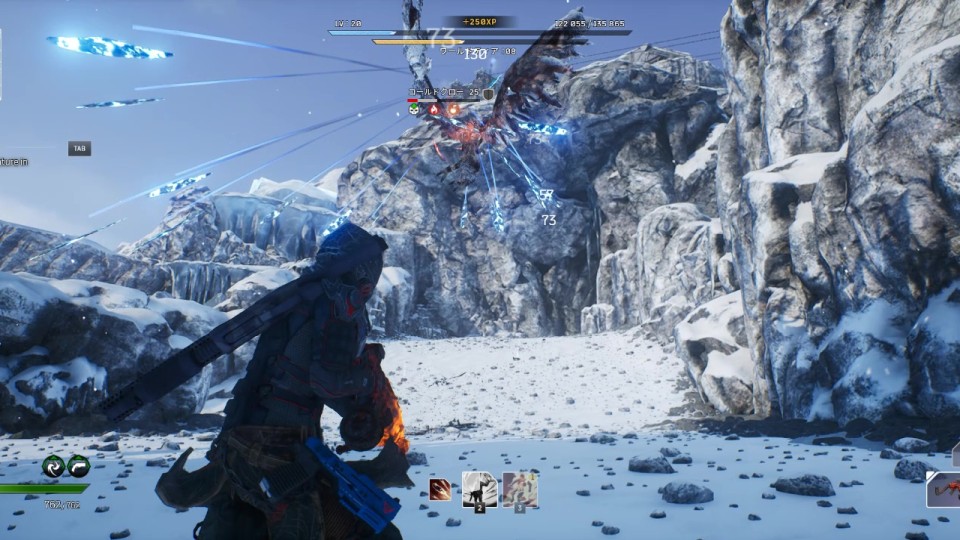Select the black-and-white silhouette skill card numbered 2
The image size is (960, 540).
[479, 489]
